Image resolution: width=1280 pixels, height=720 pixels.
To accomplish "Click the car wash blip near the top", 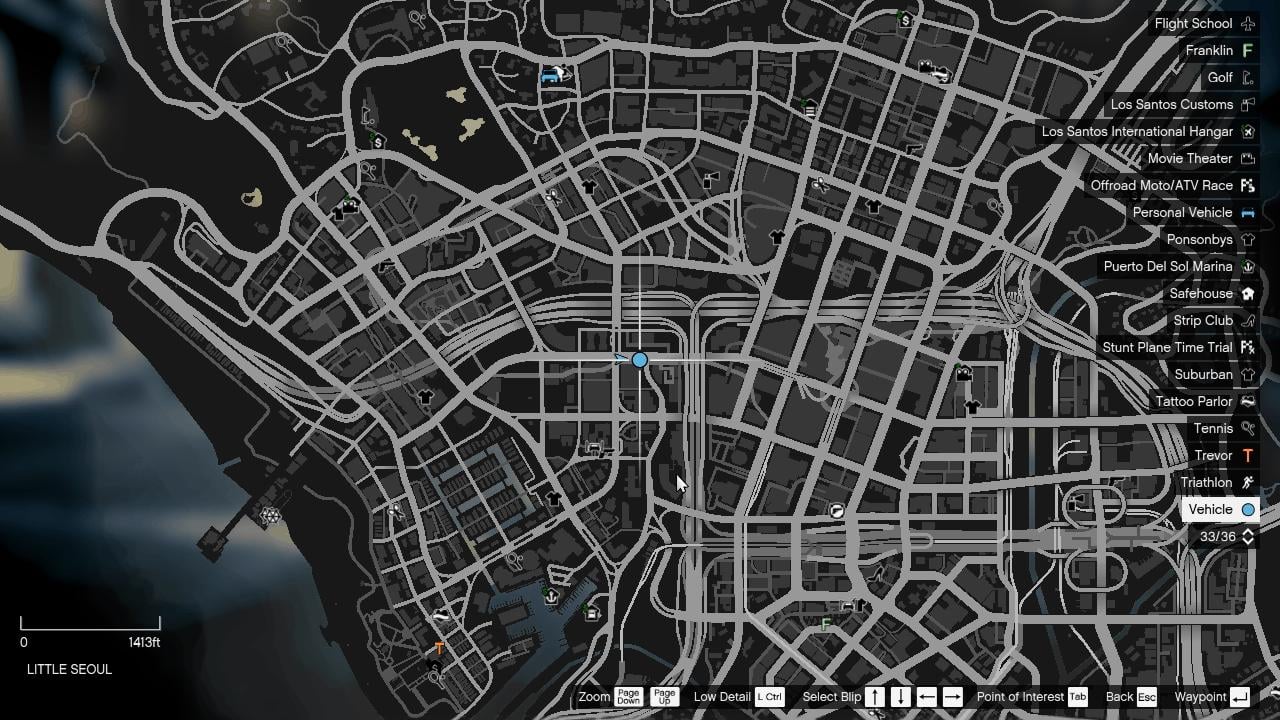I will tap(553, 76).
